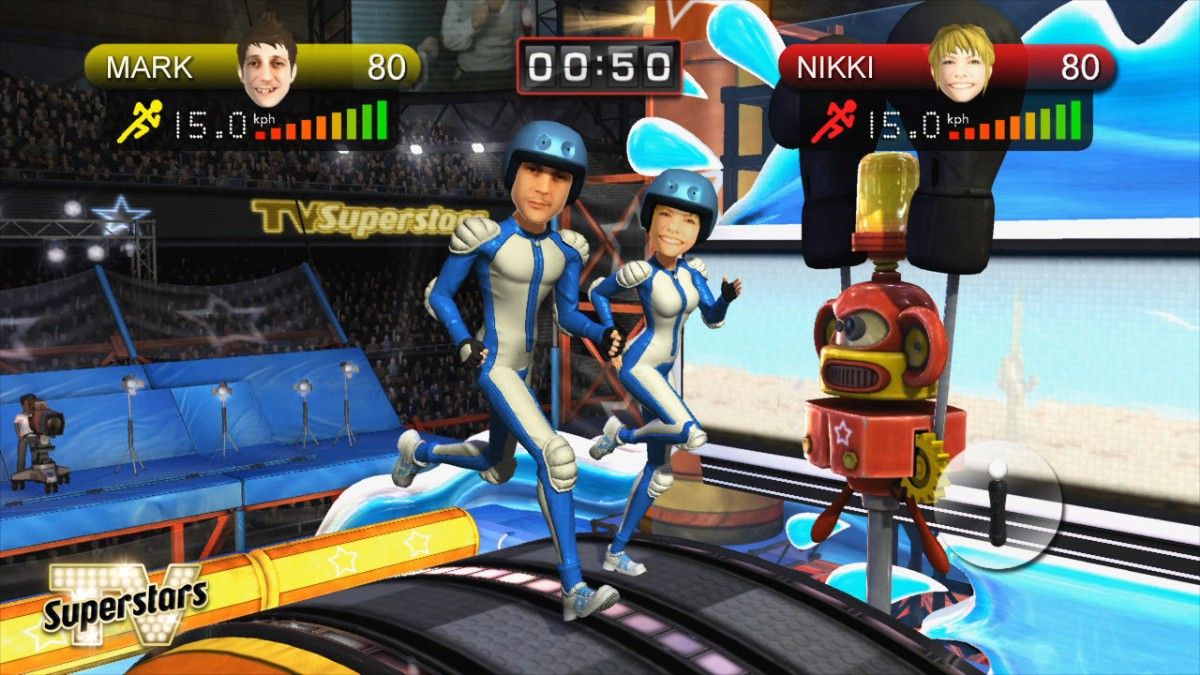This screenshot has width=1200, height=675.
Task: Click the yellow running man icon
Action: (x=137, y=123)
